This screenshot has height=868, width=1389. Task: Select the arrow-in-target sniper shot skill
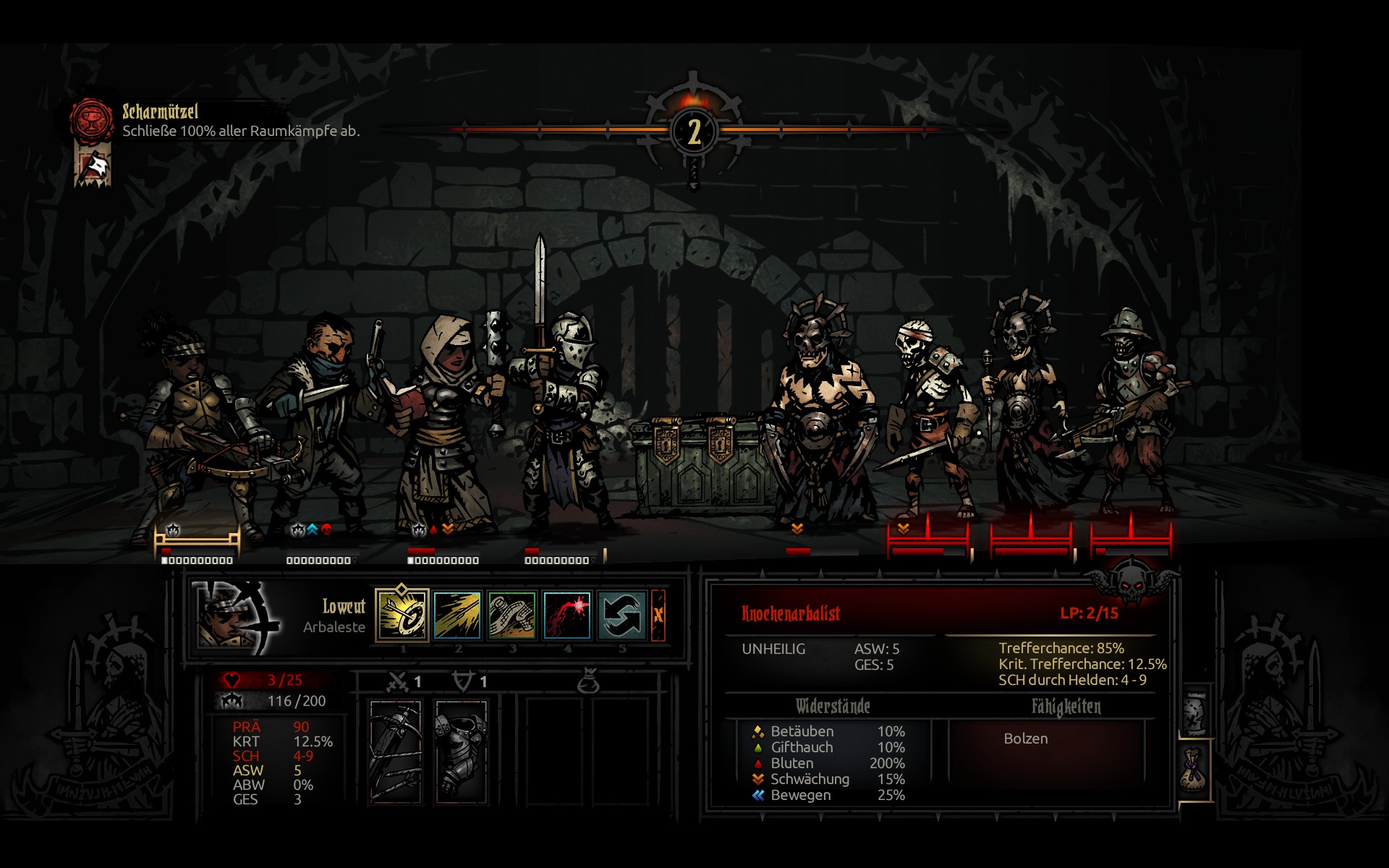(x=402, y=616)
